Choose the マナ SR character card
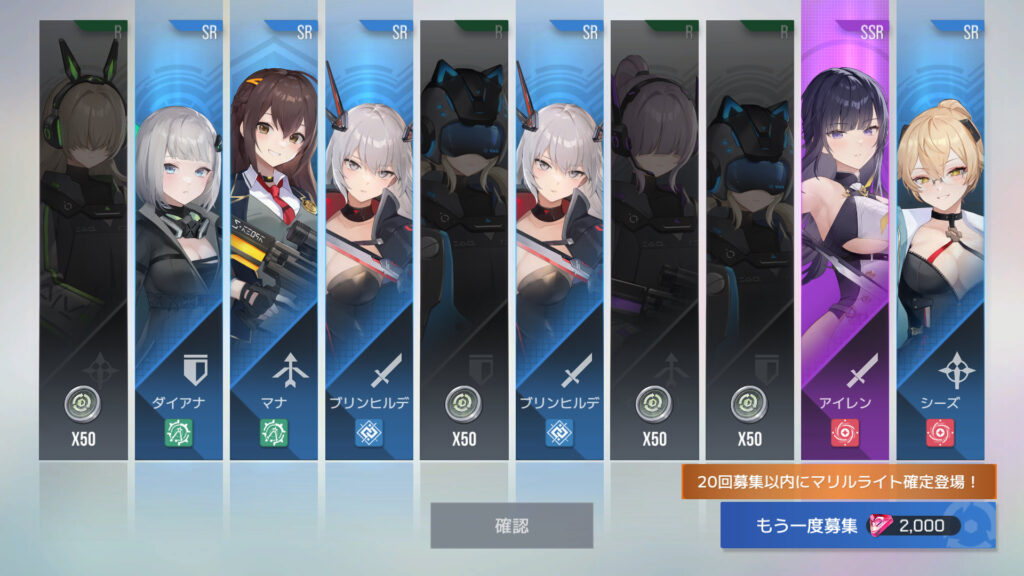1024x576 pixels. pyautogui.click(x=274, y=240)
